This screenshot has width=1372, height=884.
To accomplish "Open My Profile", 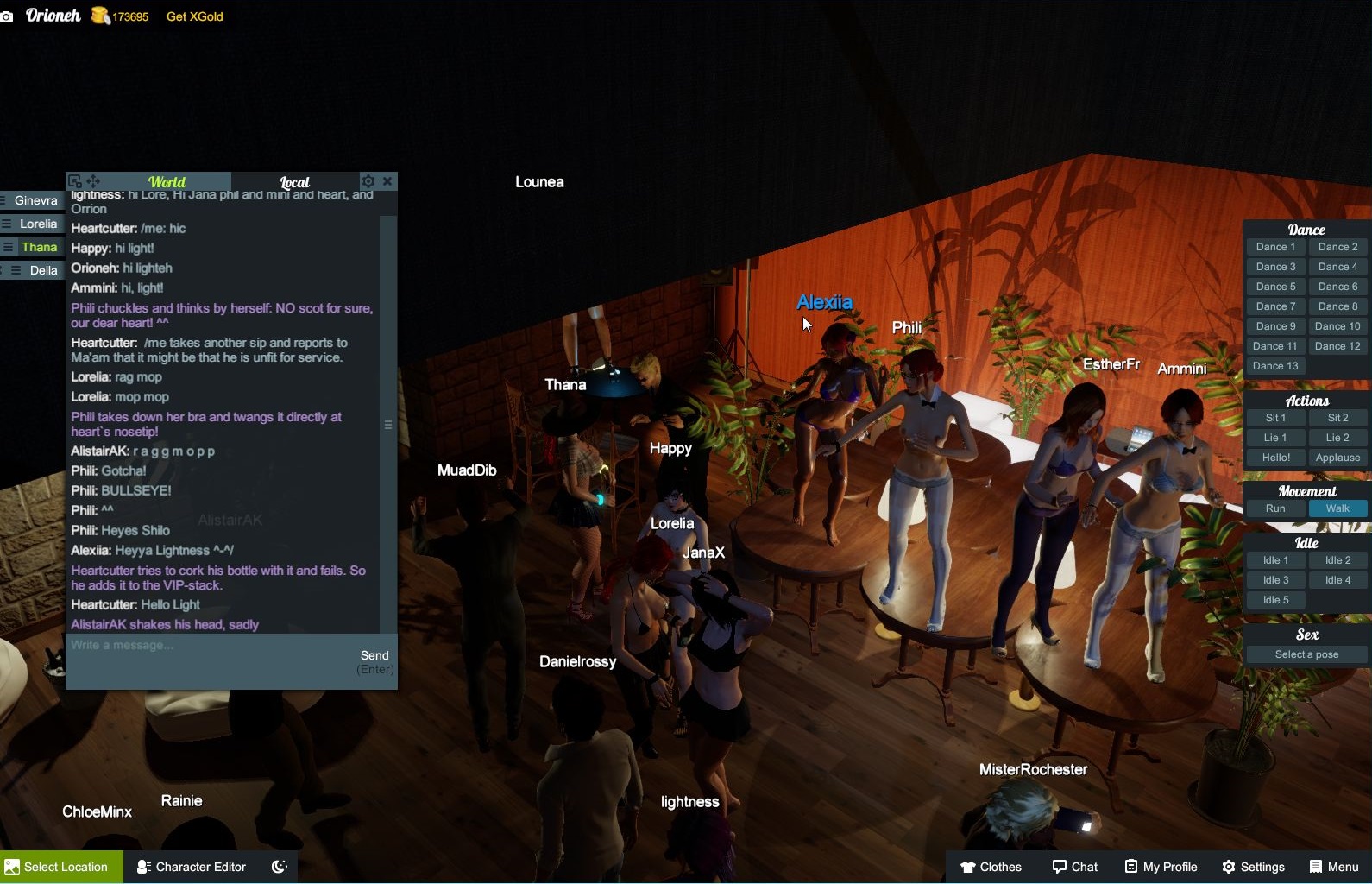I will tap(1160, 867).
